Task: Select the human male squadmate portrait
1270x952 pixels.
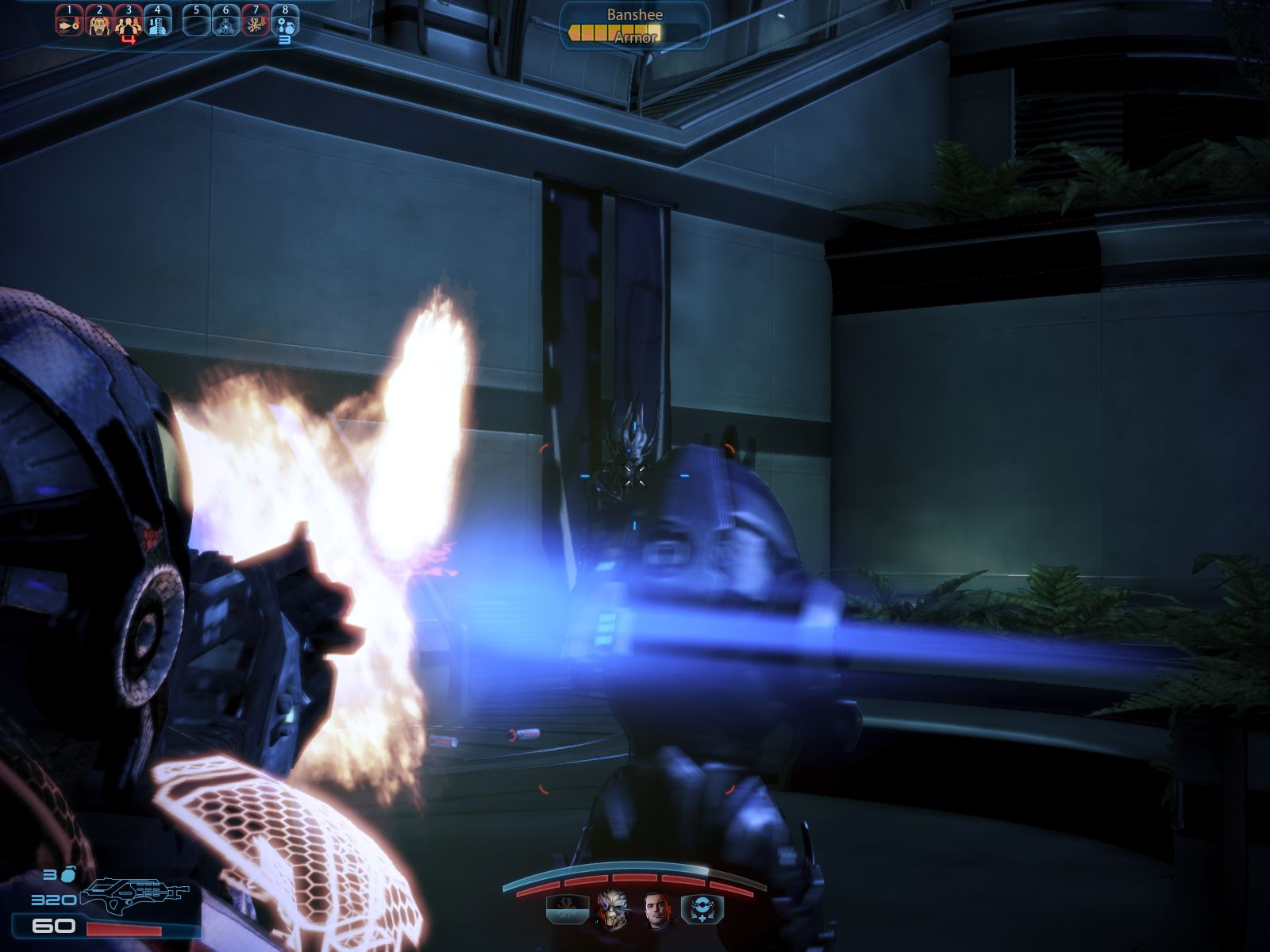Action: click(x=657, y=910)
